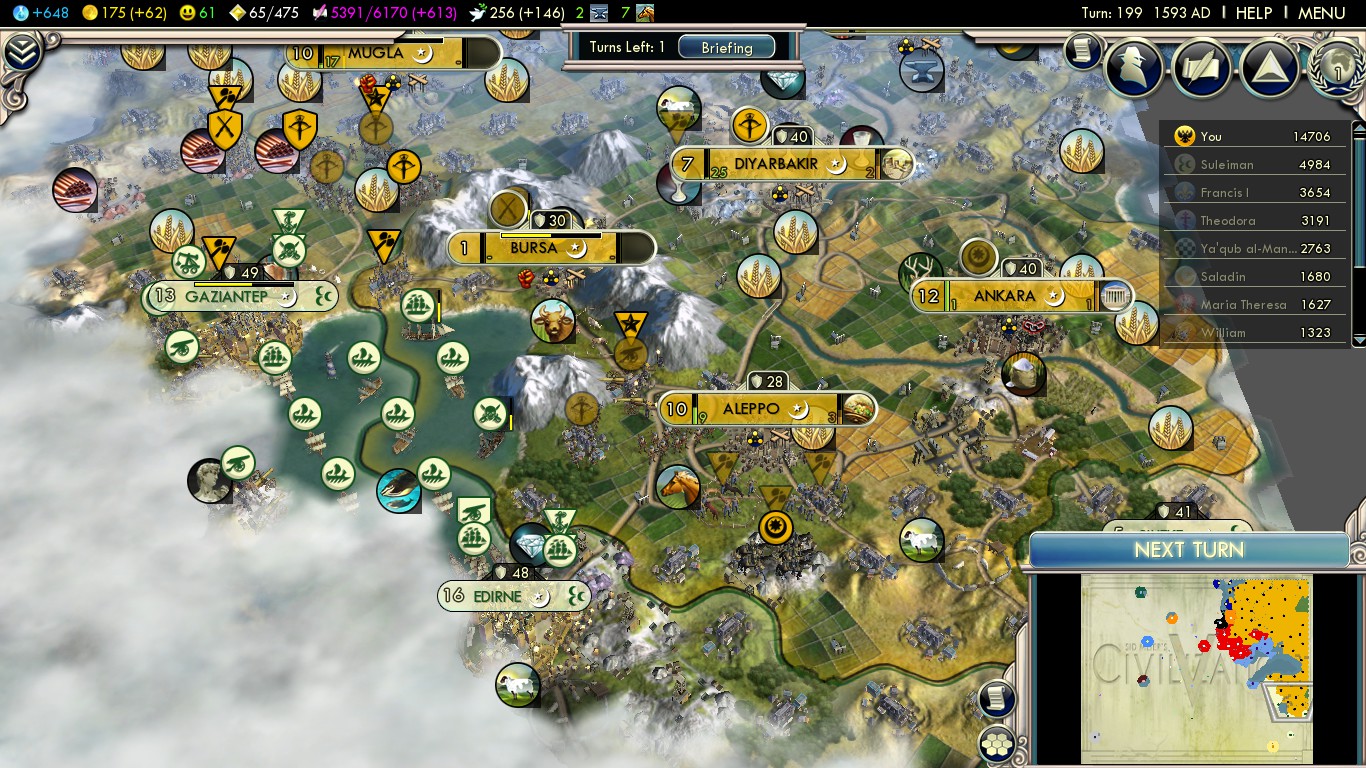Screen dimensions: 1366x768
Task: Click the Edirne city banner
Action: coord(497,596)
